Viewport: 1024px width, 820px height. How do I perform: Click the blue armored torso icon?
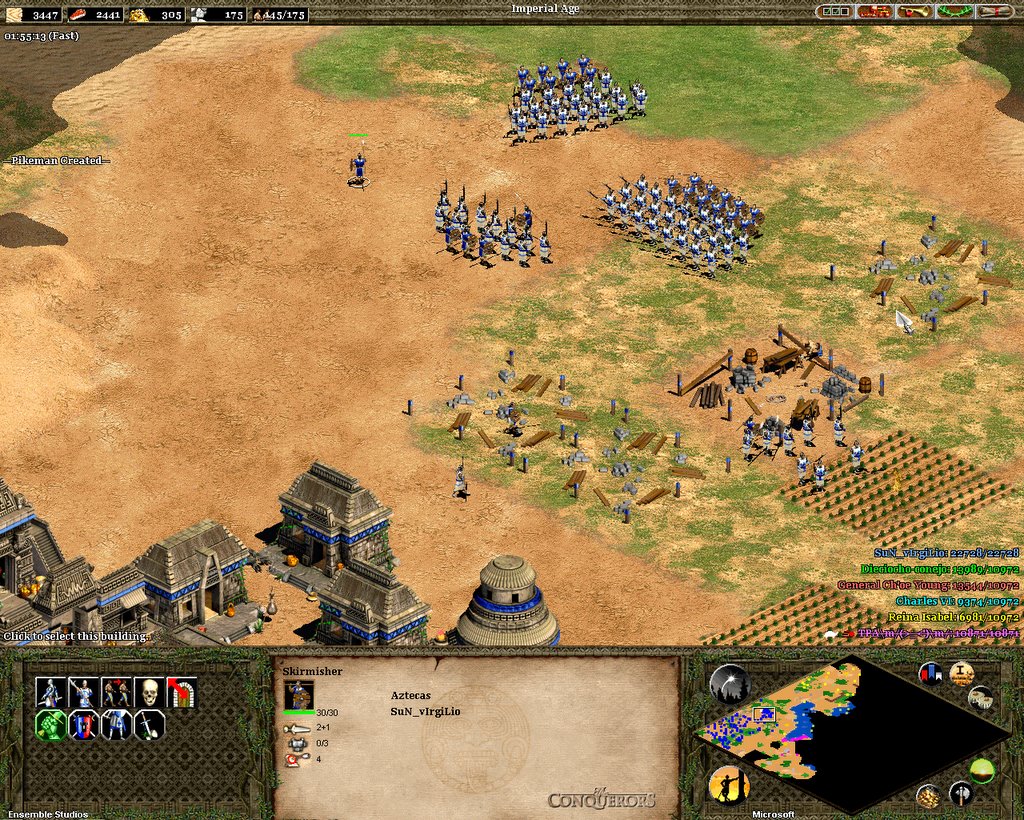click(117, 725)
